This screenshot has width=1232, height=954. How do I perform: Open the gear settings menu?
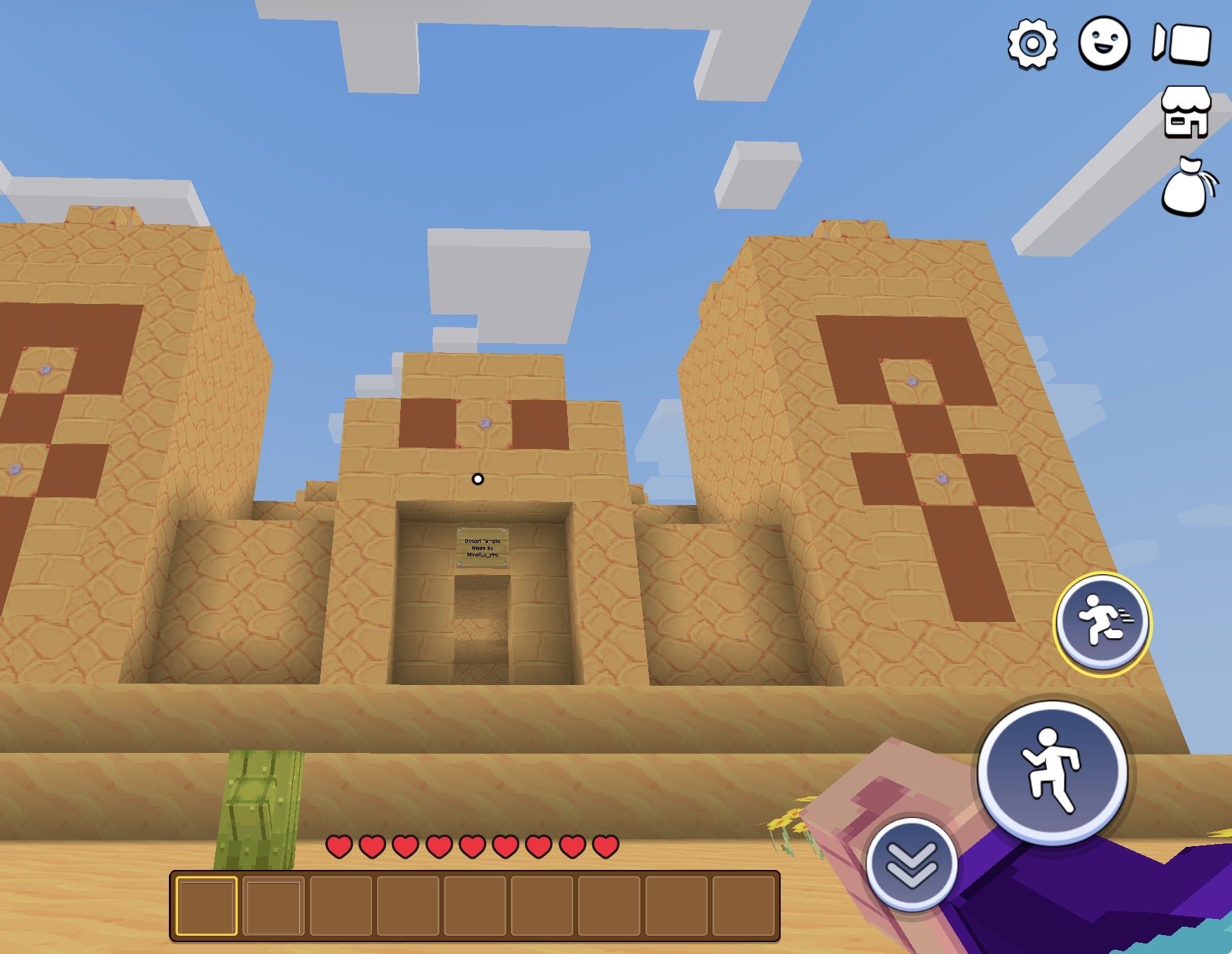[x=1032, y=44]
